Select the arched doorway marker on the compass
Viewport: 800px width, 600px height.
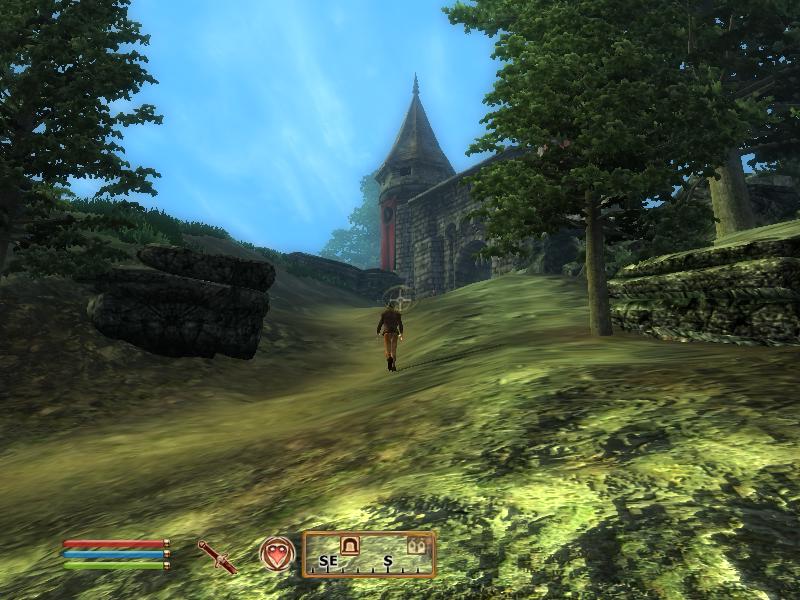[350, 545]
